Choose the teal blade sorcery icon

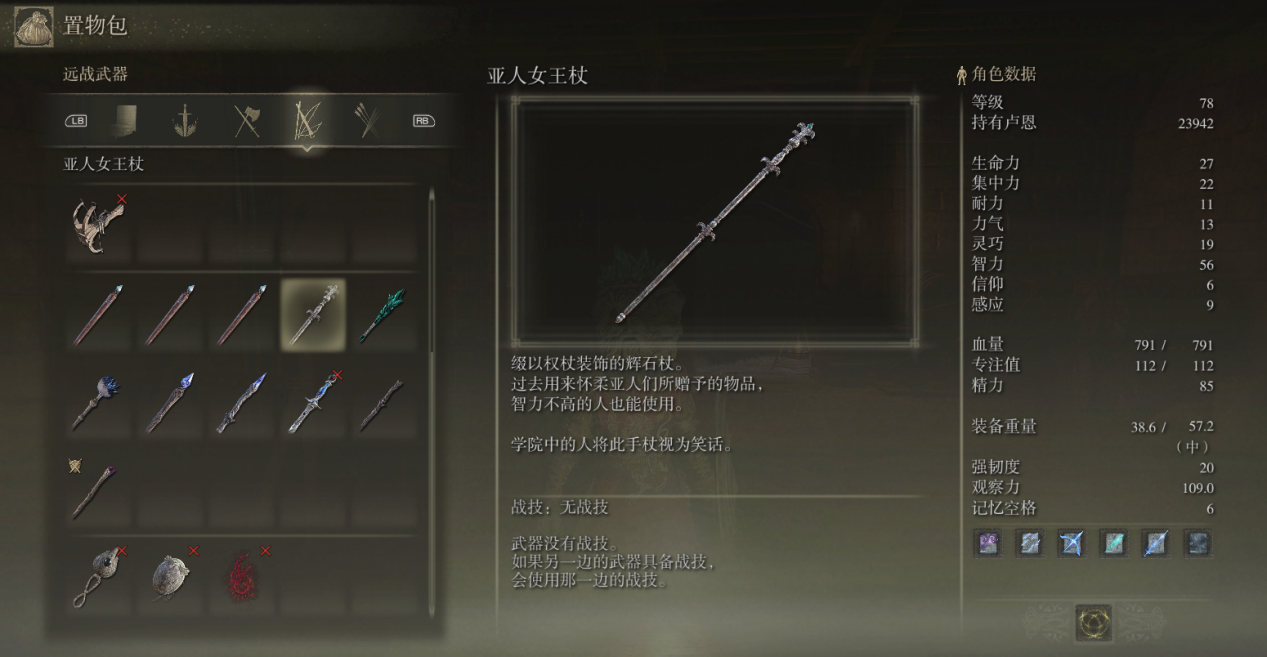(x=1113, y=543)
